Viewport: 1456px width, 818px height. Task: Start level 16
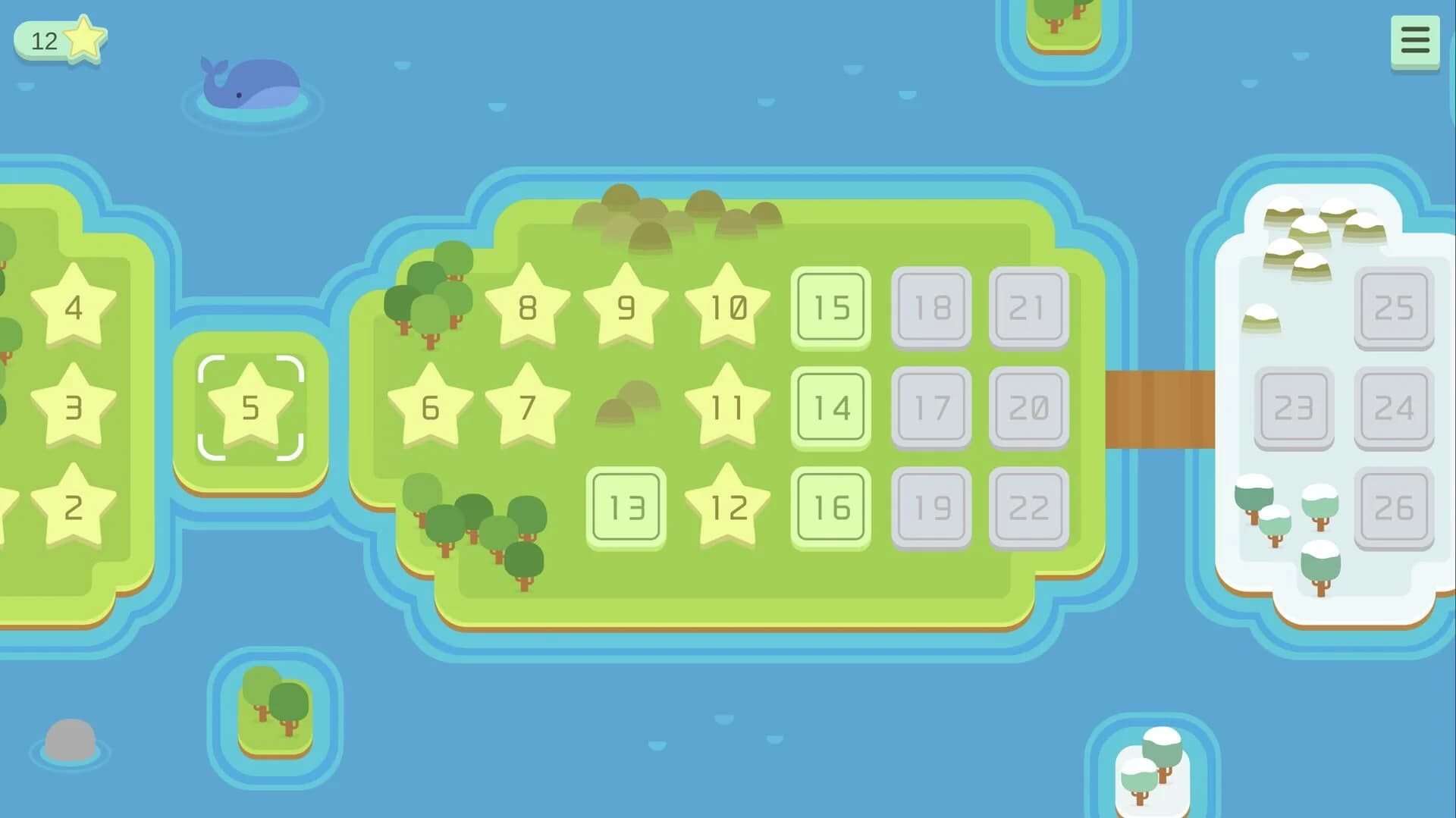[x=830, y=509]
